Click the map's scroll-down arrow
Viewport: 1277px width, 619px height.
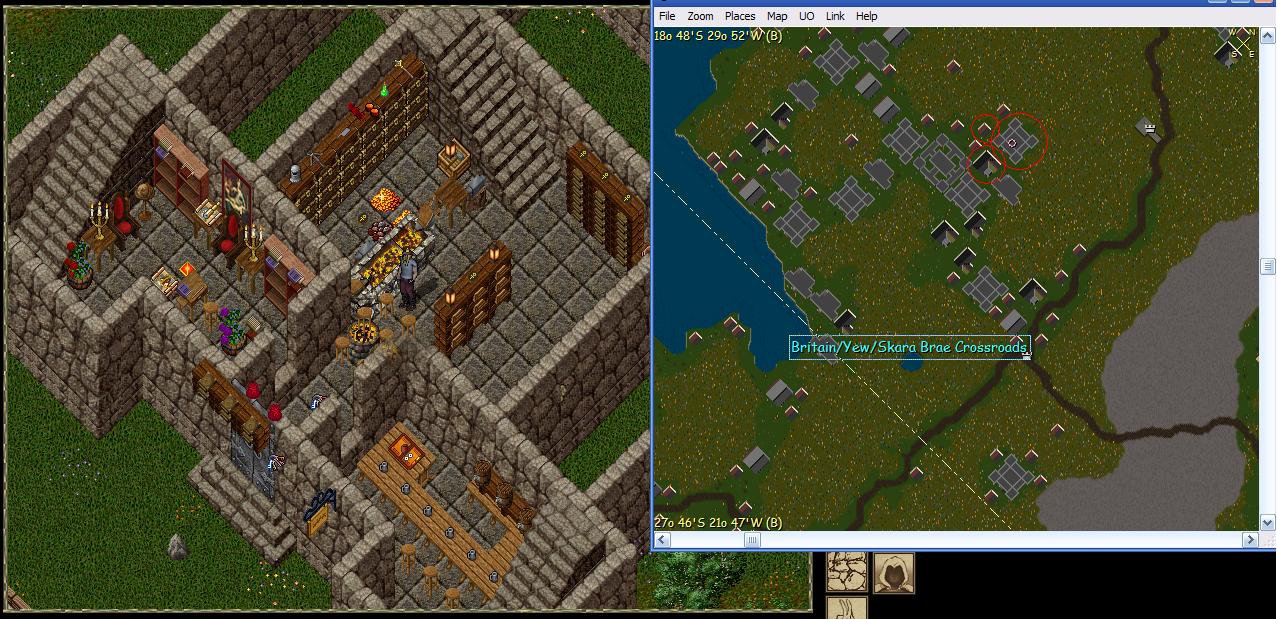click(x=1267, y=523)
